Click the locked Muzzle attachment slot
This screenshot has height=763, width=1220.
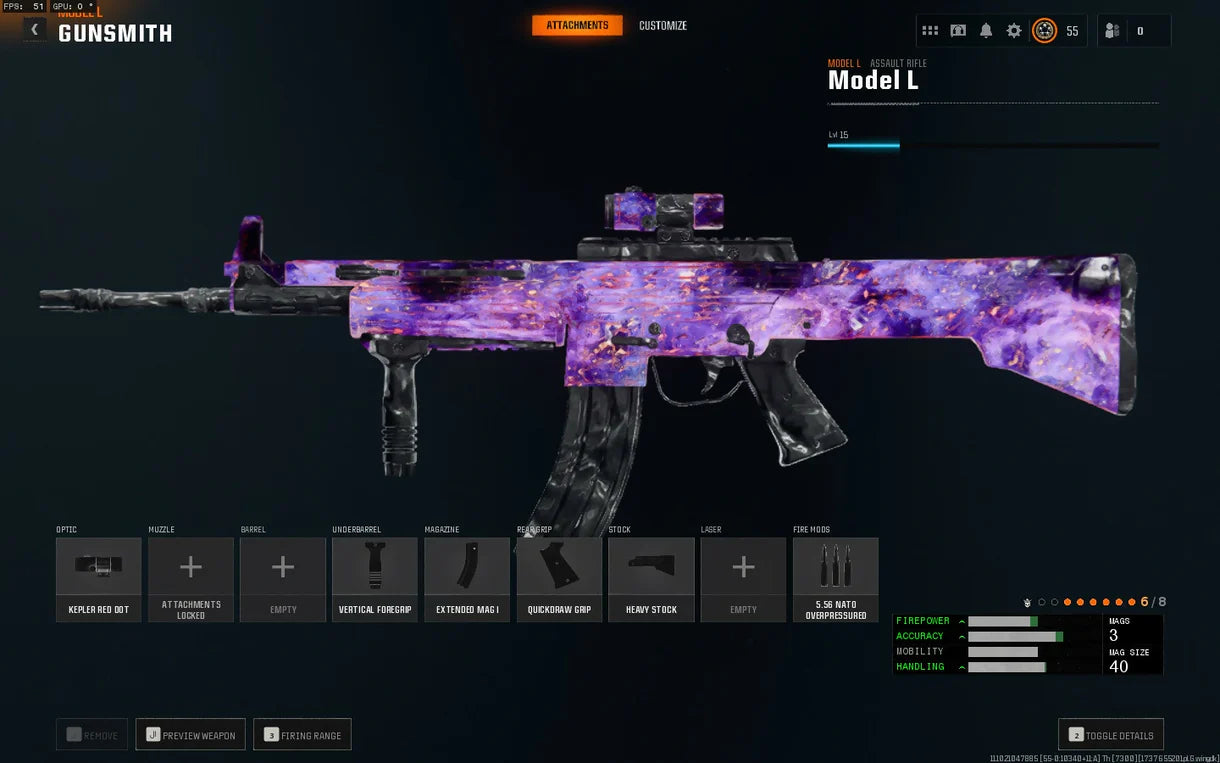click(x=191, y=579)
